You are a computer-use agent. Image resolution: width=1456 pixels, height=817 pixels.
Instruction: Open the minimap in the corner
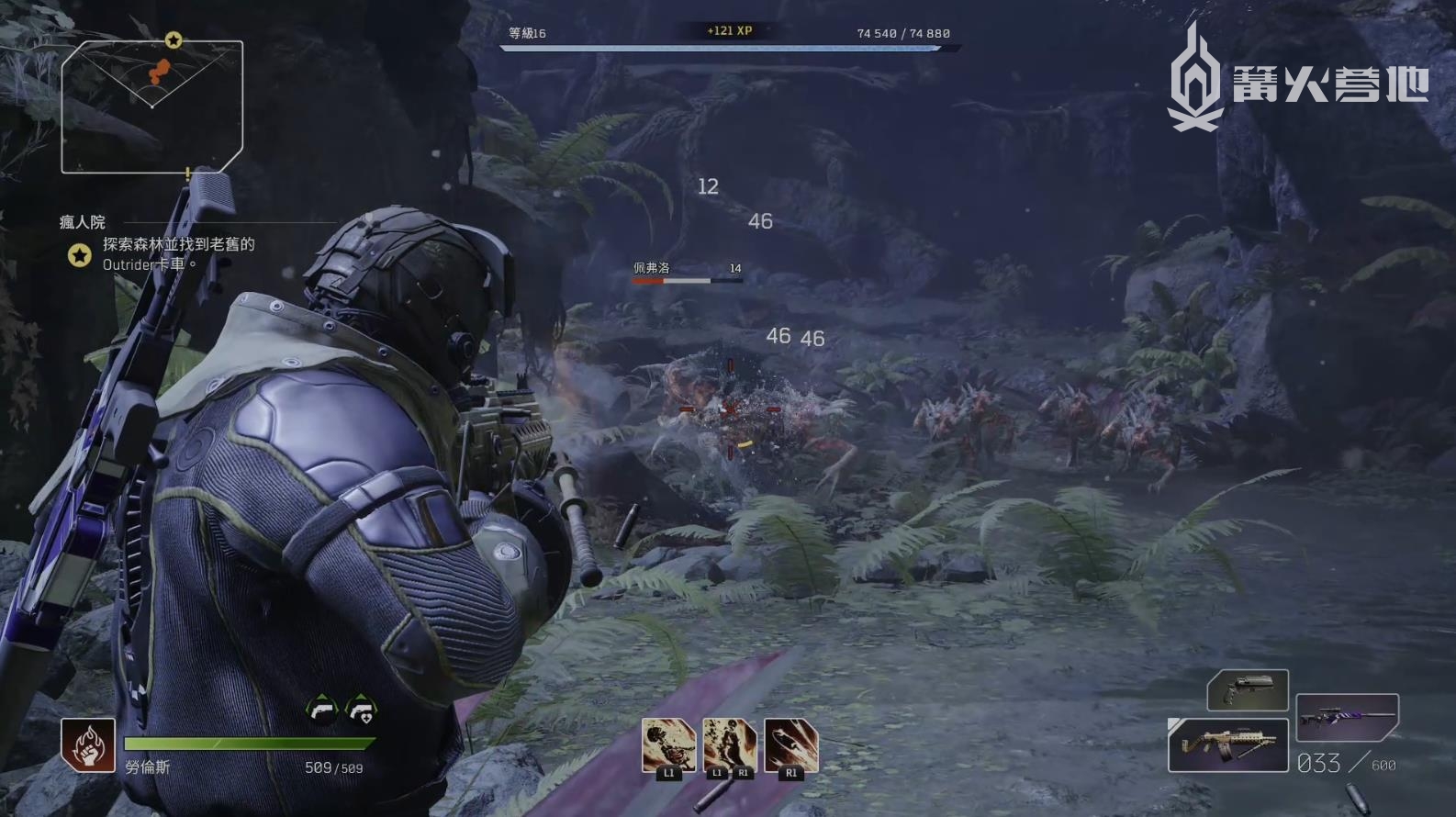coord(152,106)
